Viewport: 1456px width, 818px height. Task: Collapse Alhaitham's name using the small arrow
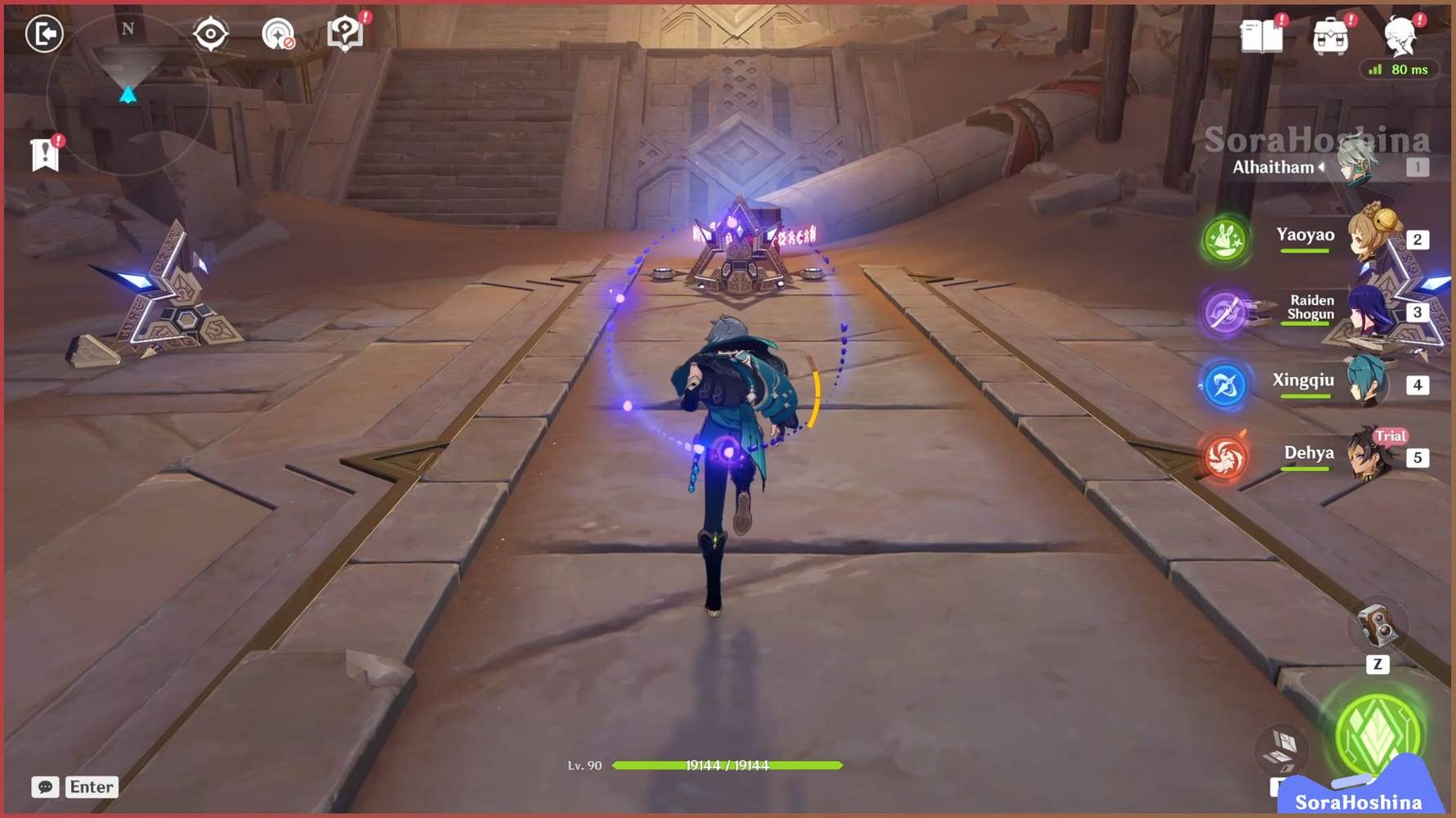click(1322, 168)
